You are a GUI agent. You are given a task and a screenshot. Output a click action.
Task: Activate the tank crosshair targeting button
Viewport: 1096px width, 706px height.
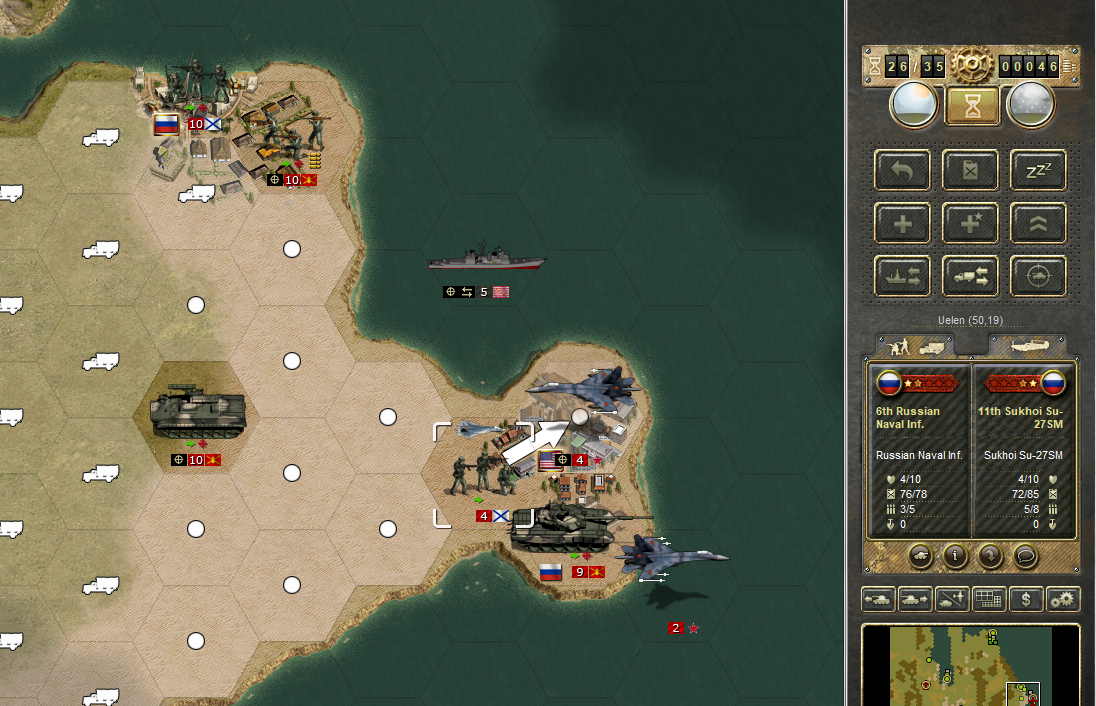(x=1038, y=276)
